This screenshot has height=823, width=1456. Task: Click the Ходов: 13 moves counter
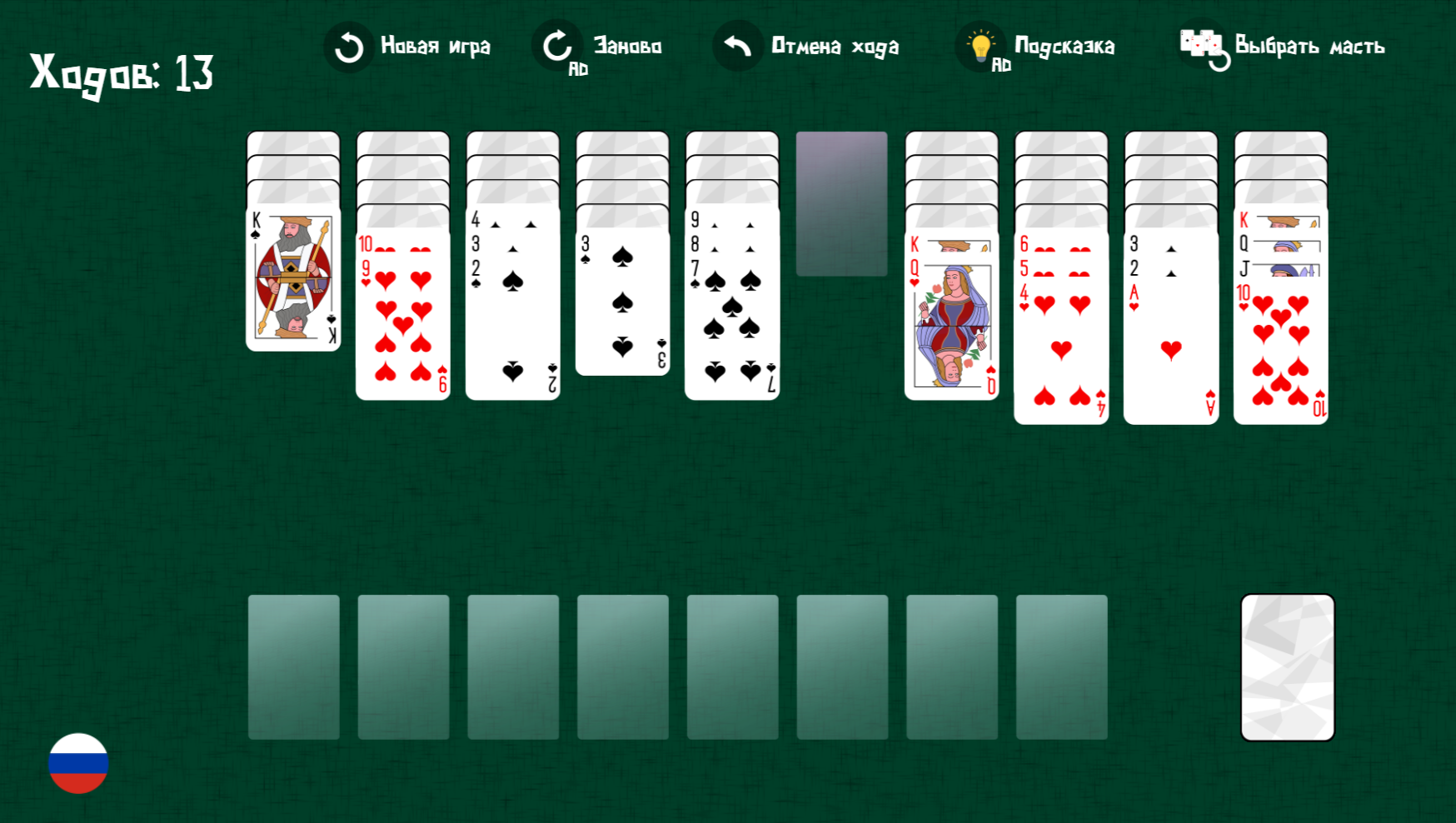(121, 73)
